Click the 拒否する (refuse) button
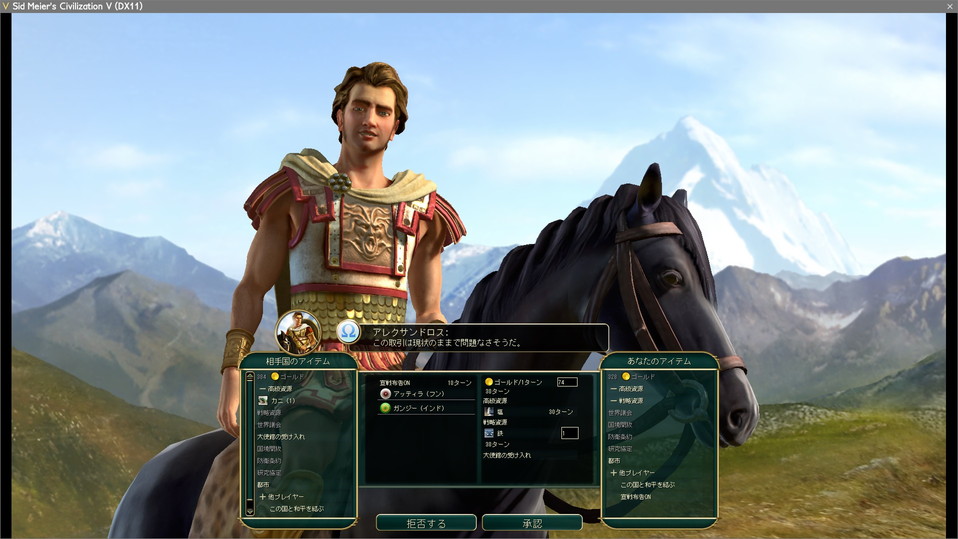The image size is (958, 539). click(426, 523)
